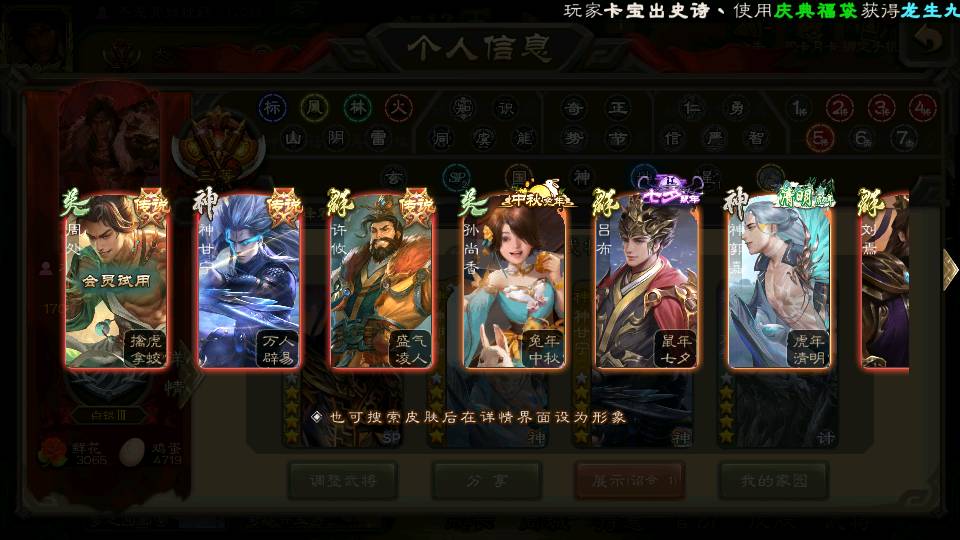Select the 周处 擒虎拿蛟 skin card
This screenshot has height=540, width=960.
click(x=116, y=282)
